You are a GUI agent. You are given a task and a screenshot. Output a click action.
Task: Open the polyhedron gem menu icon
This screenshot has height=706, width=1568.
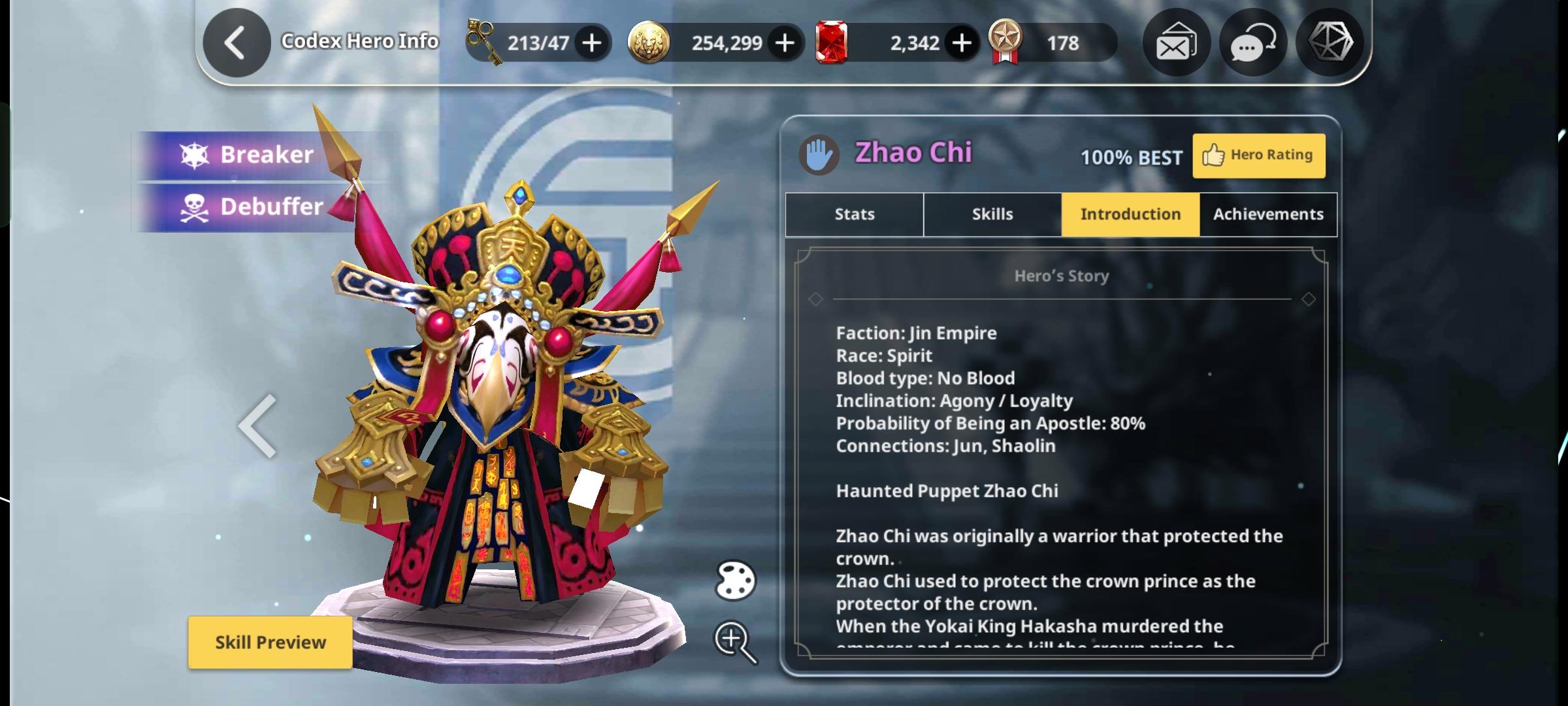click(1330, 43)
